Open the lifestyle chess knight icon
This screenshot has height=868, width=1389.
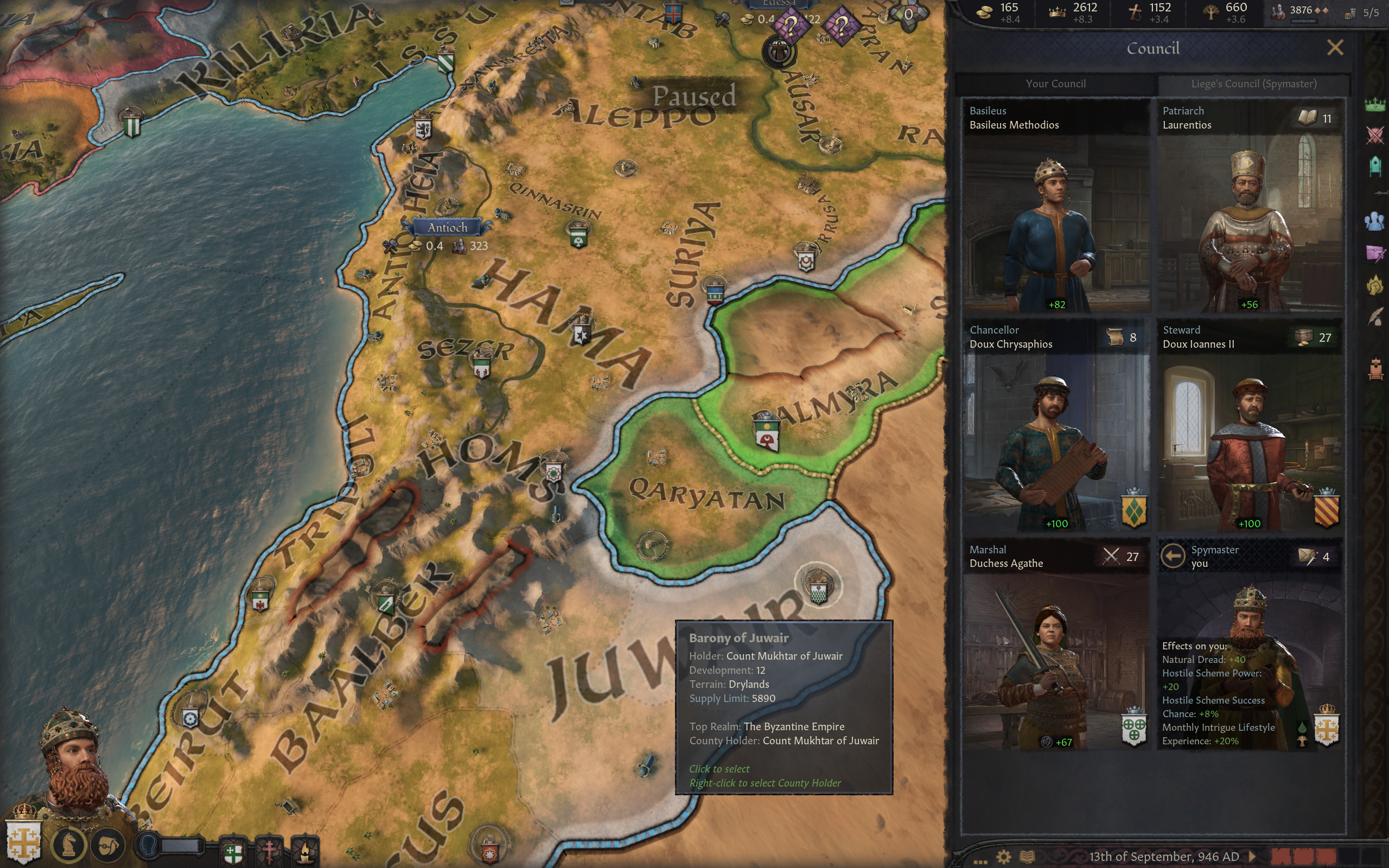69,845
